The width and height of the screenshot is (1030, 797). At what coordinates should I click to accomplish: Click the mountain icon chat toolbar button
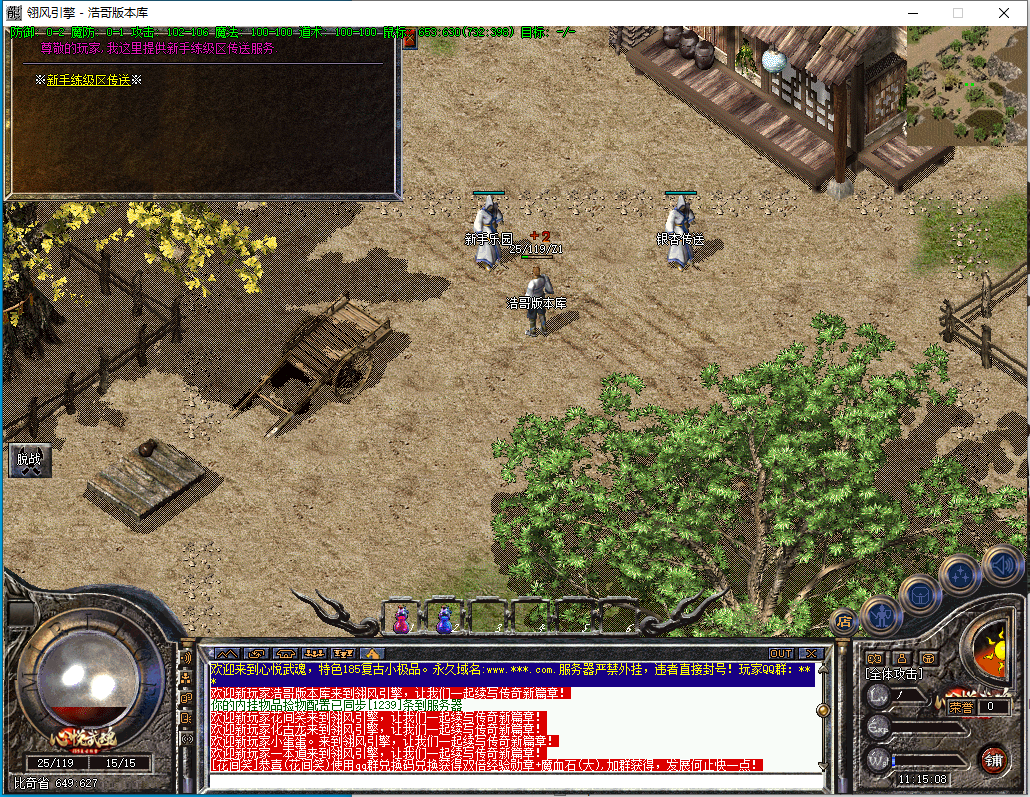click(226, 654)
